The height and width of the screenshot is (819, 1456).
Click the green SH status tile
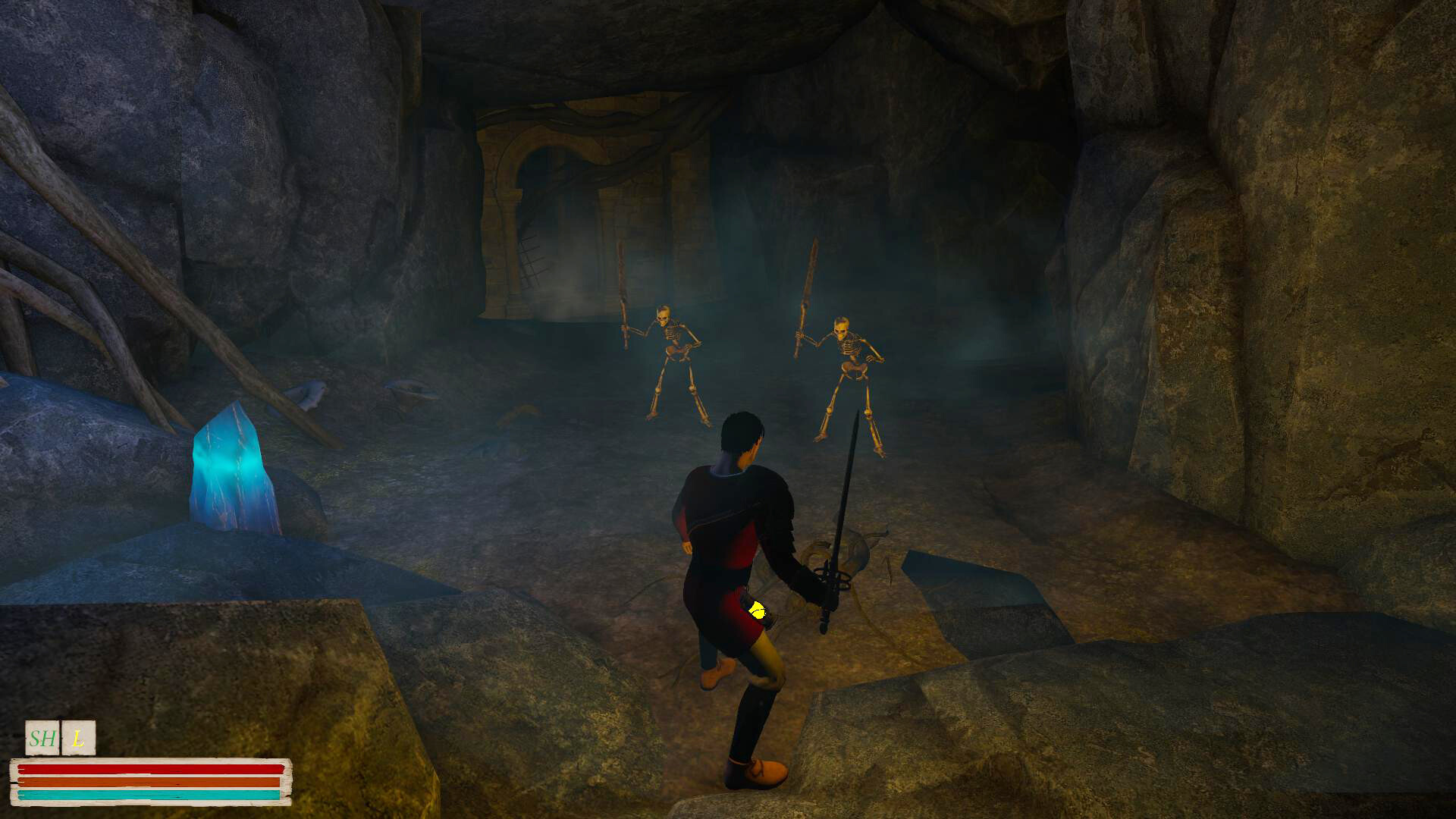coord(42,738)
